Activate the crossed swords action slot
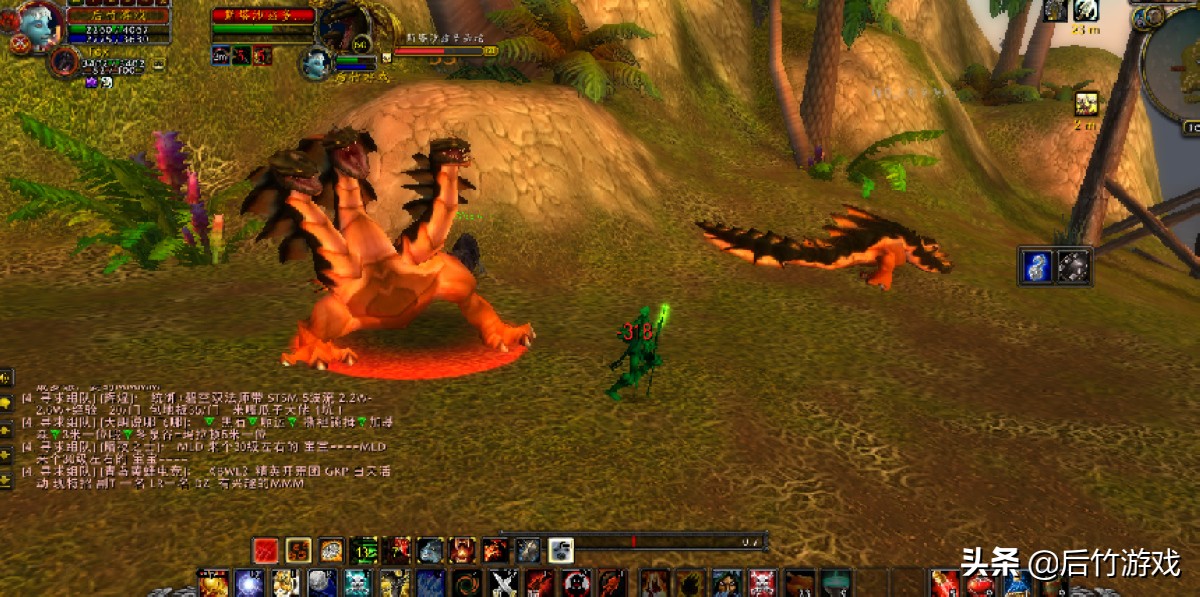Viewport: 1200px width, 597px height. point(504,583)
